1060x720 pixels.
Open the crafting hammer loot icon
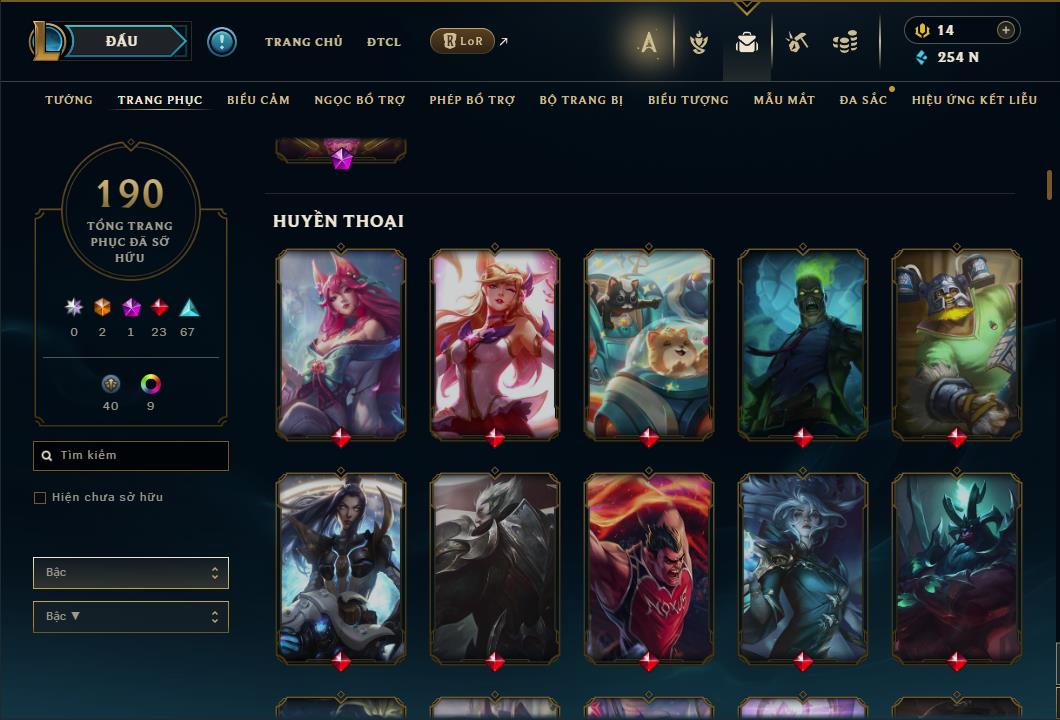(797, 42)
